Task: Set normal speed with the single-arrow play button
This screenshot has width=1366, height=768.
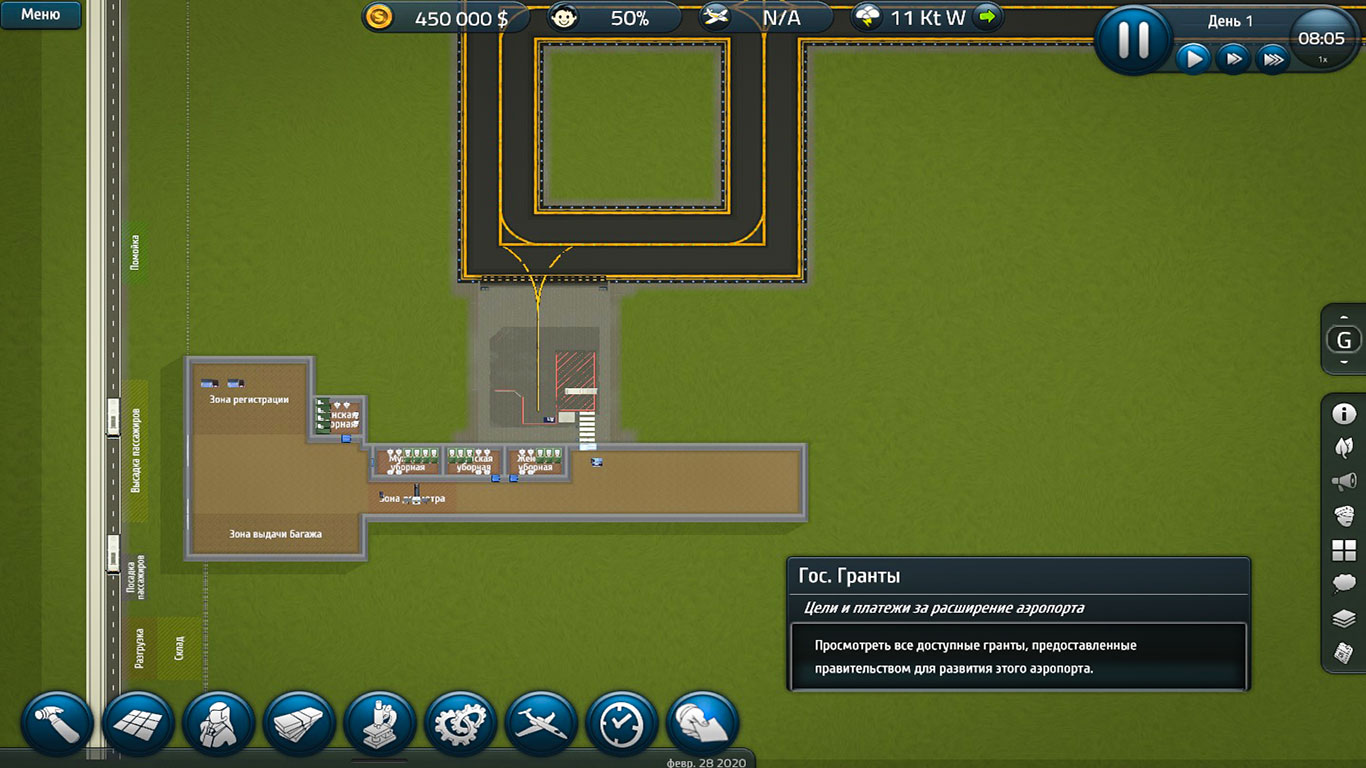Action: tap(1192, 59)
